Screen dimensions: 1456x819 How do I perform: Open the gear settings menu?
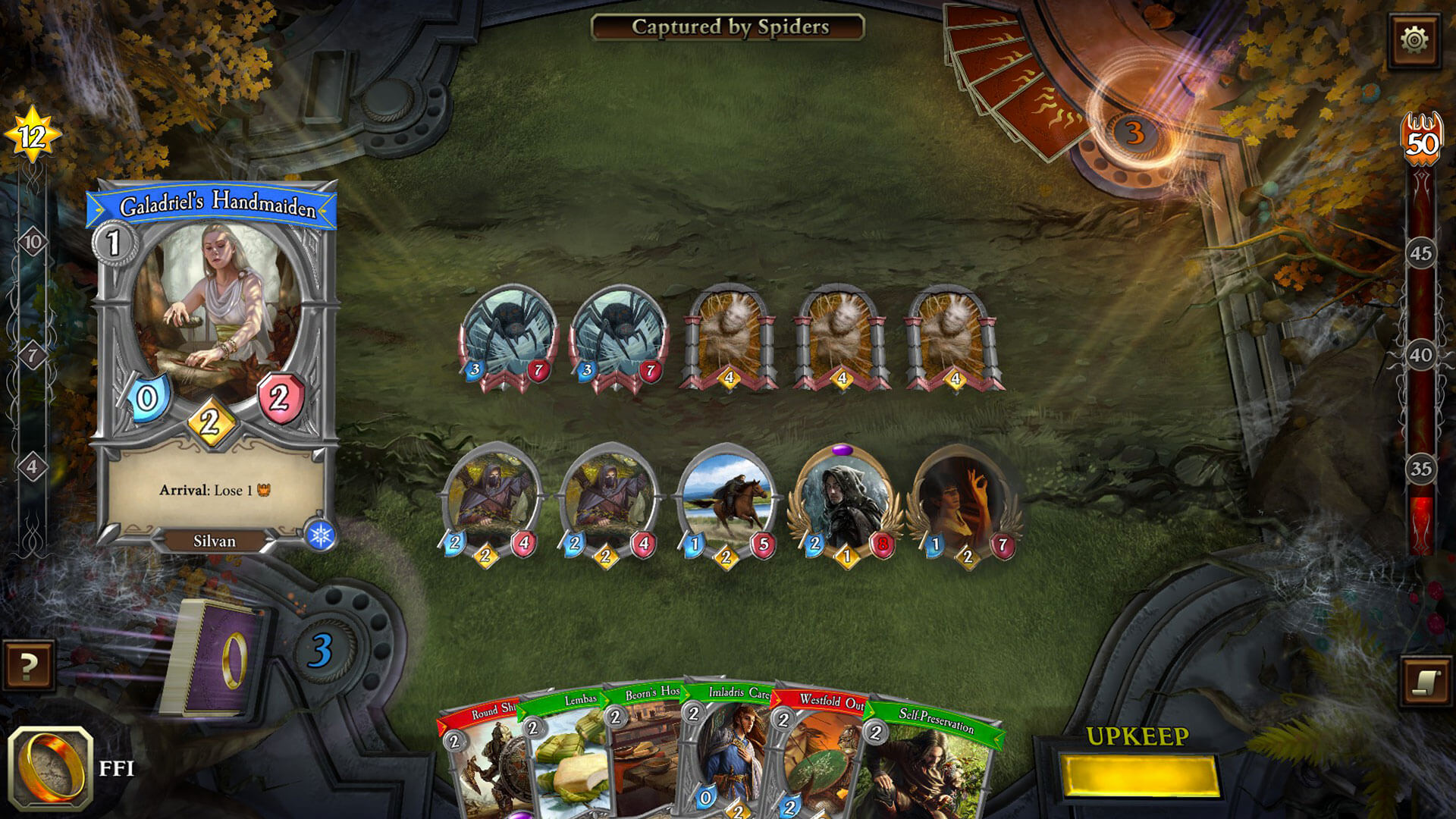(x=1414, y=39)
